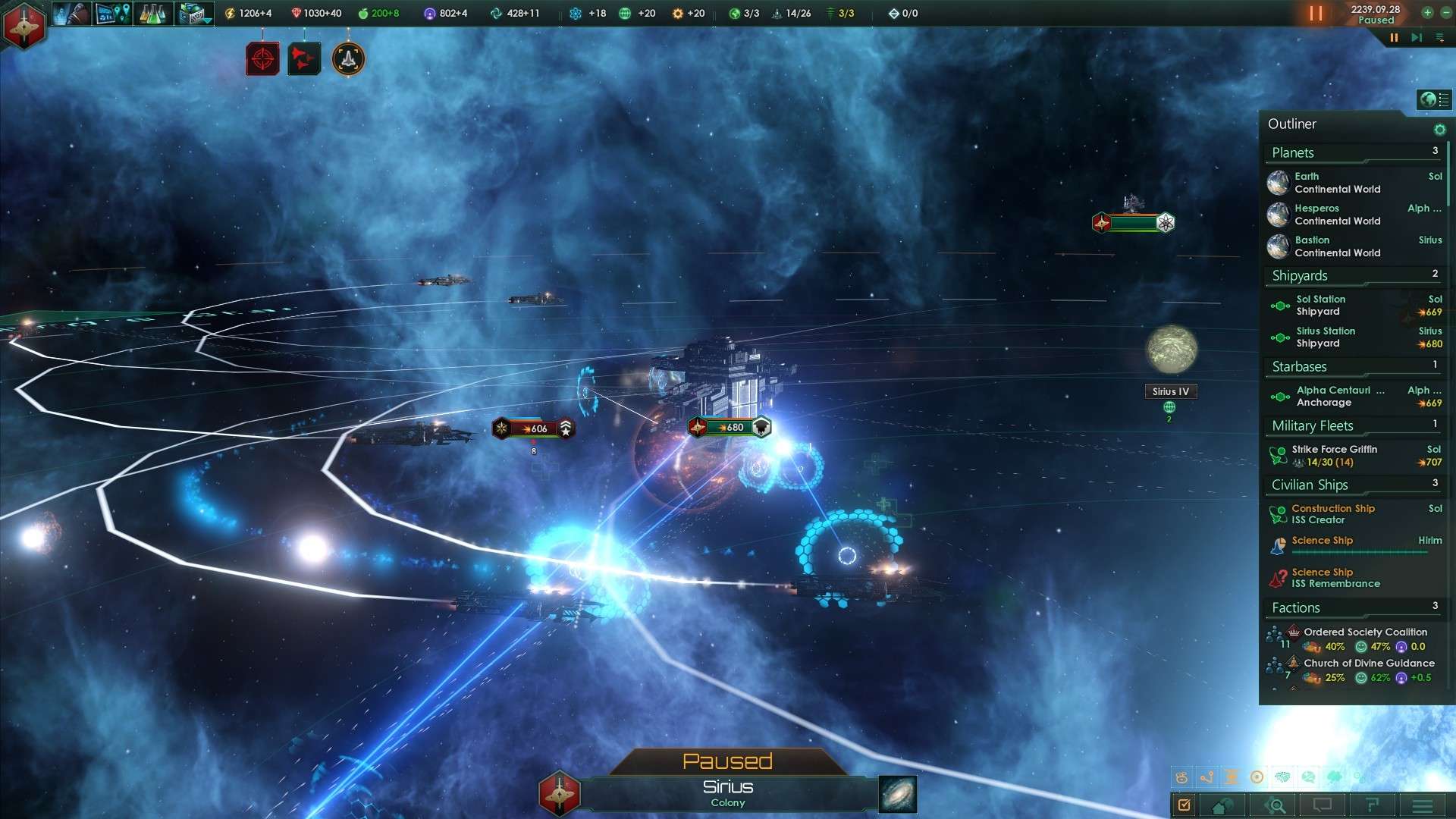Screen dimensions: 1456x819
Task: Select Strike Force Griffin fleet
Action: (x=1336, y=456)
